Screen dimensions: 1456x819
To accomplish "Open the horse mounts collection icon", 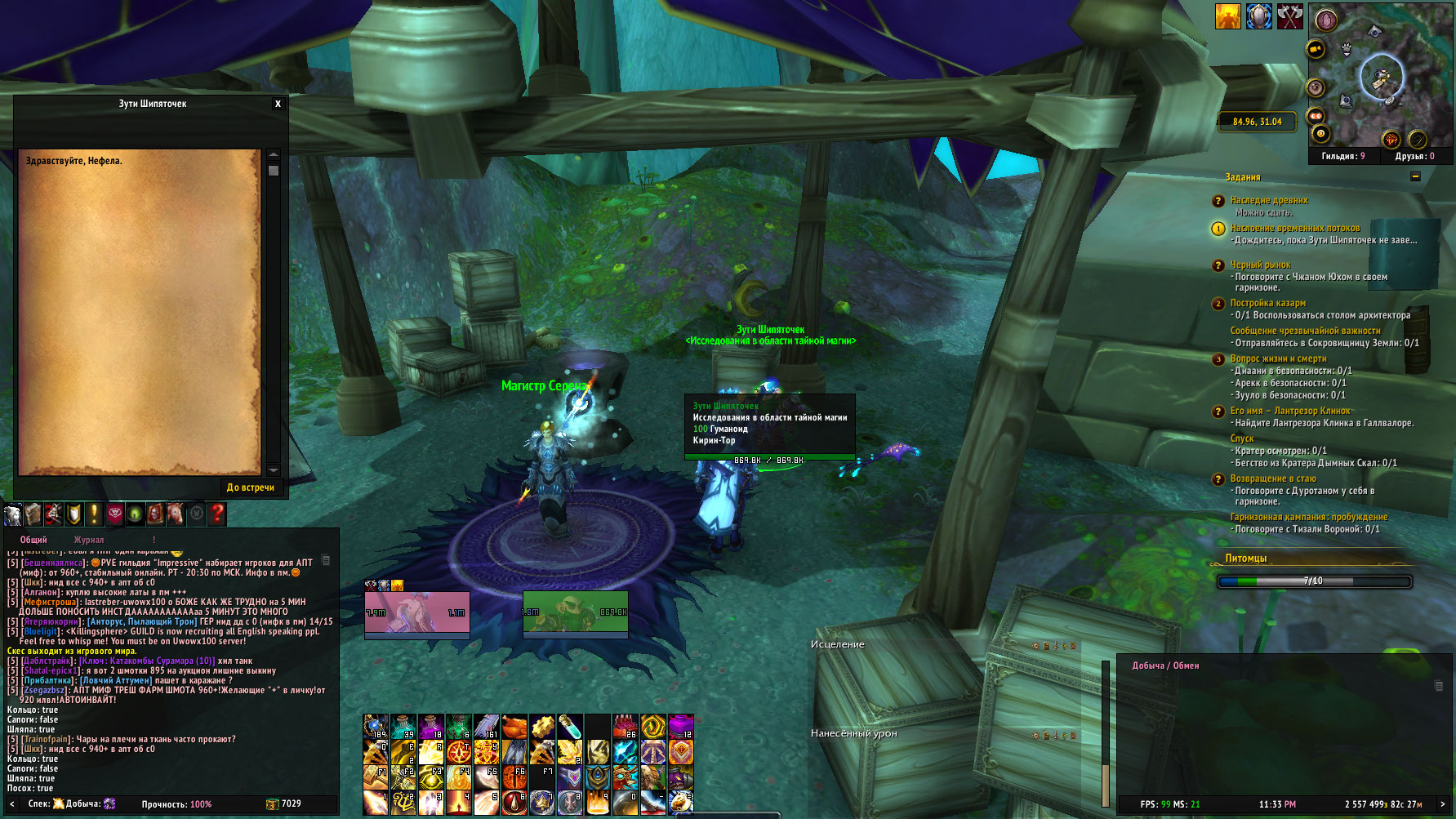I will 176,514.
